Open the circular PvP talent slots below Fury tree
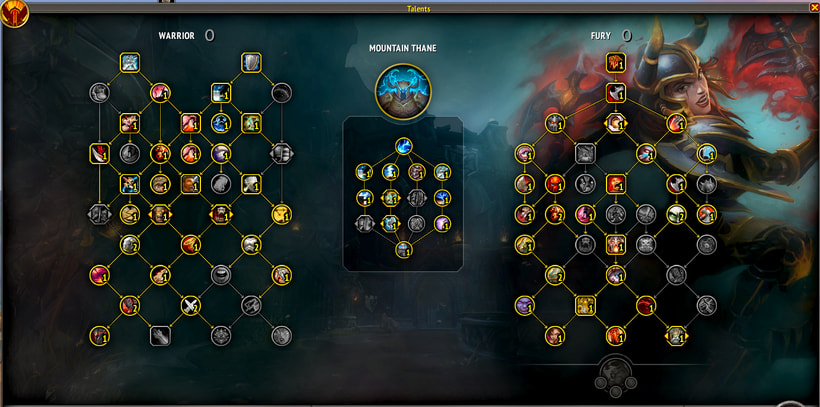 coord(615,374)
